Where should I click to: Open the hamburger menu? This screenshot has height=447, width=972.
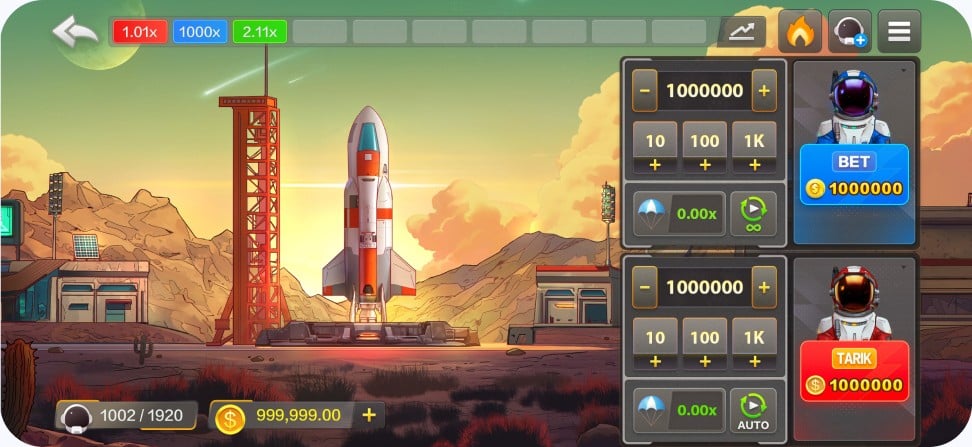coord(898,32)
